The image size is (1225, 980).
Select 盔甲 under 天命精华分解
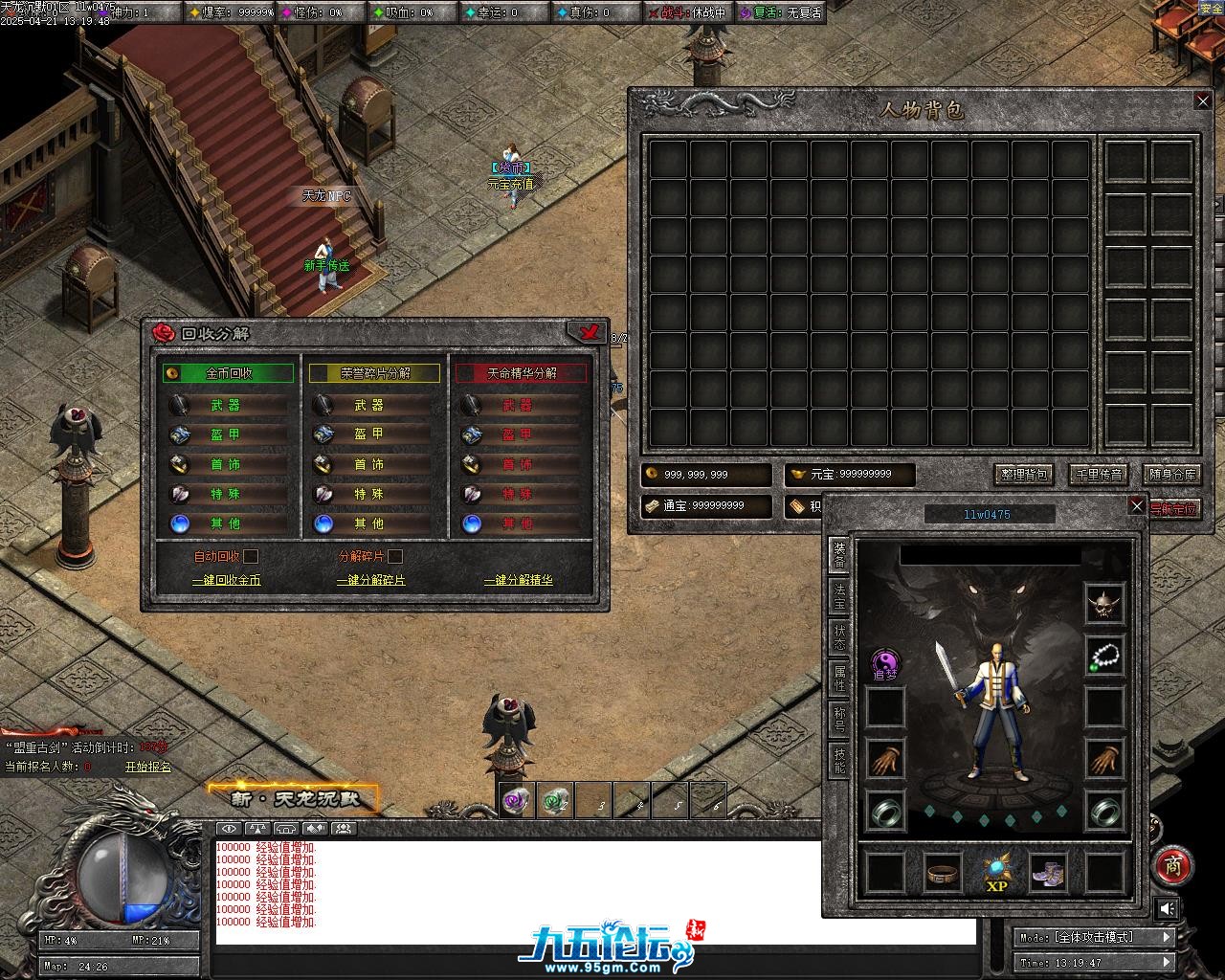[x=517, y=435]
